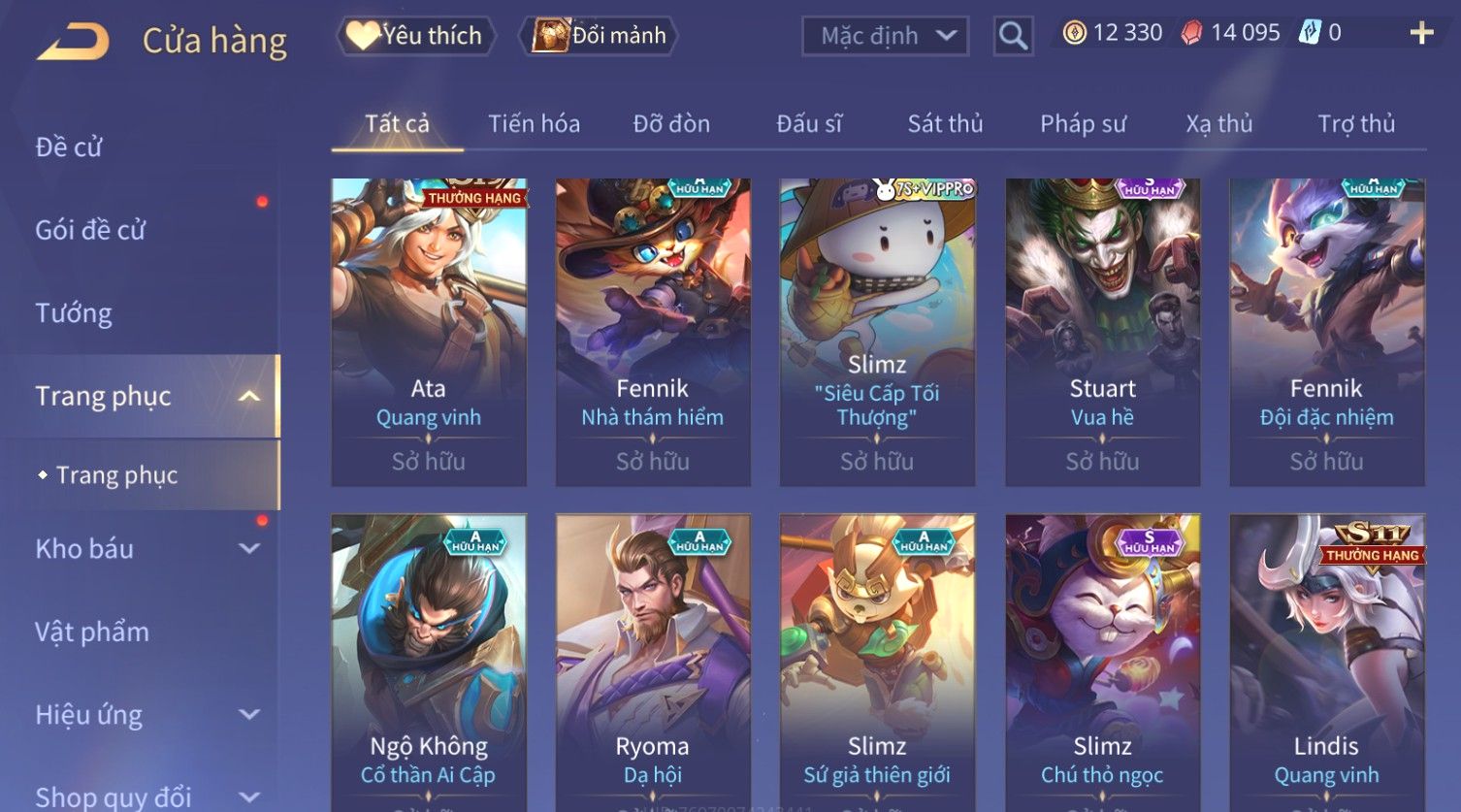
Task: Open the Tướng heroes section
Action: (x=74, y=313)
